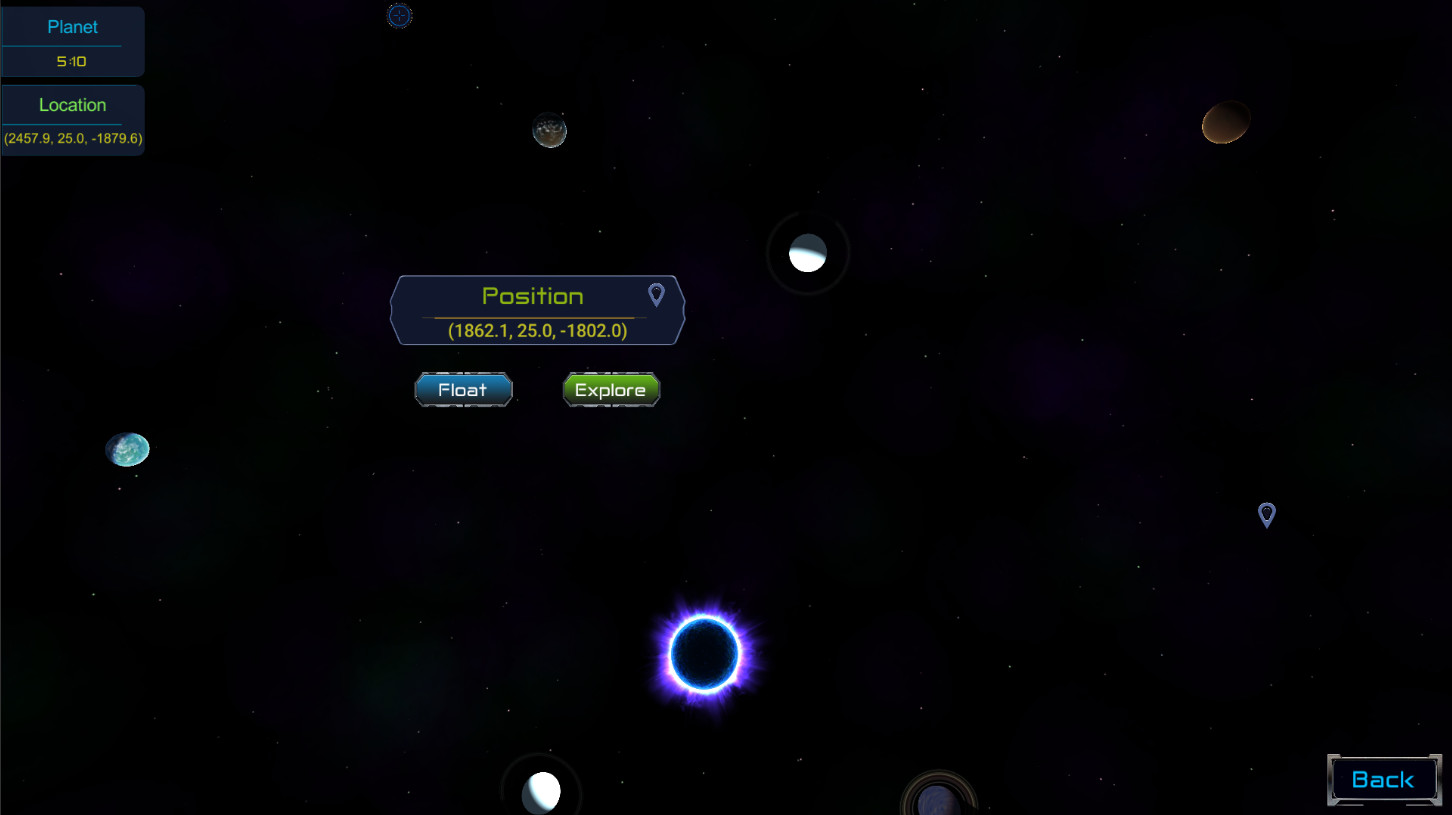Open the Planet panel showing 5:10
This screenshot has height=815, width=1452.
[72, 41]
